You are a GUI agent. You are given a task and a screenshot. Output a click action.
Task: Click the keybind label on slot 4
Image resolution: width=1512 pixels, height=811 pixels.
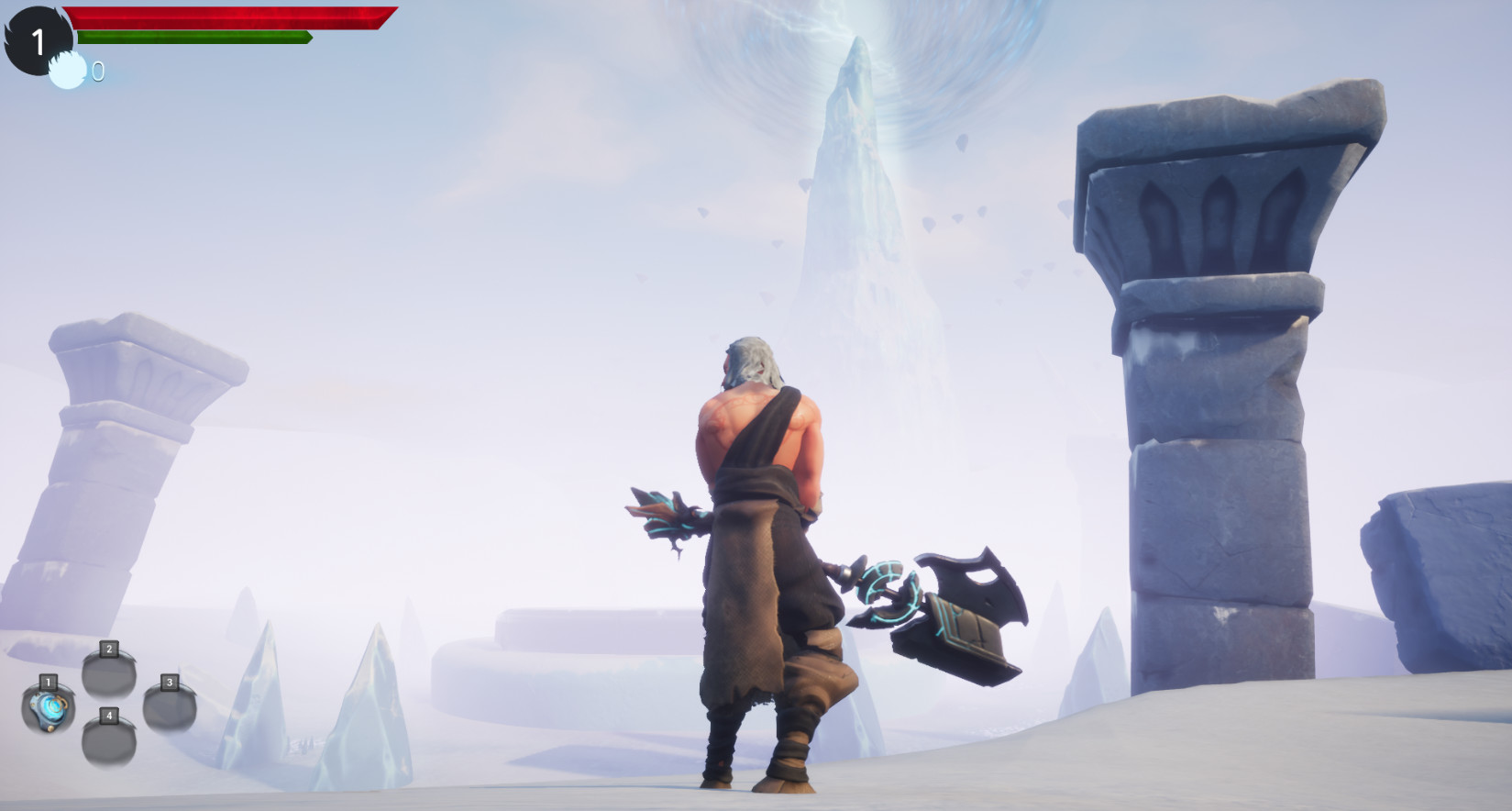click(x=107, y=717)
